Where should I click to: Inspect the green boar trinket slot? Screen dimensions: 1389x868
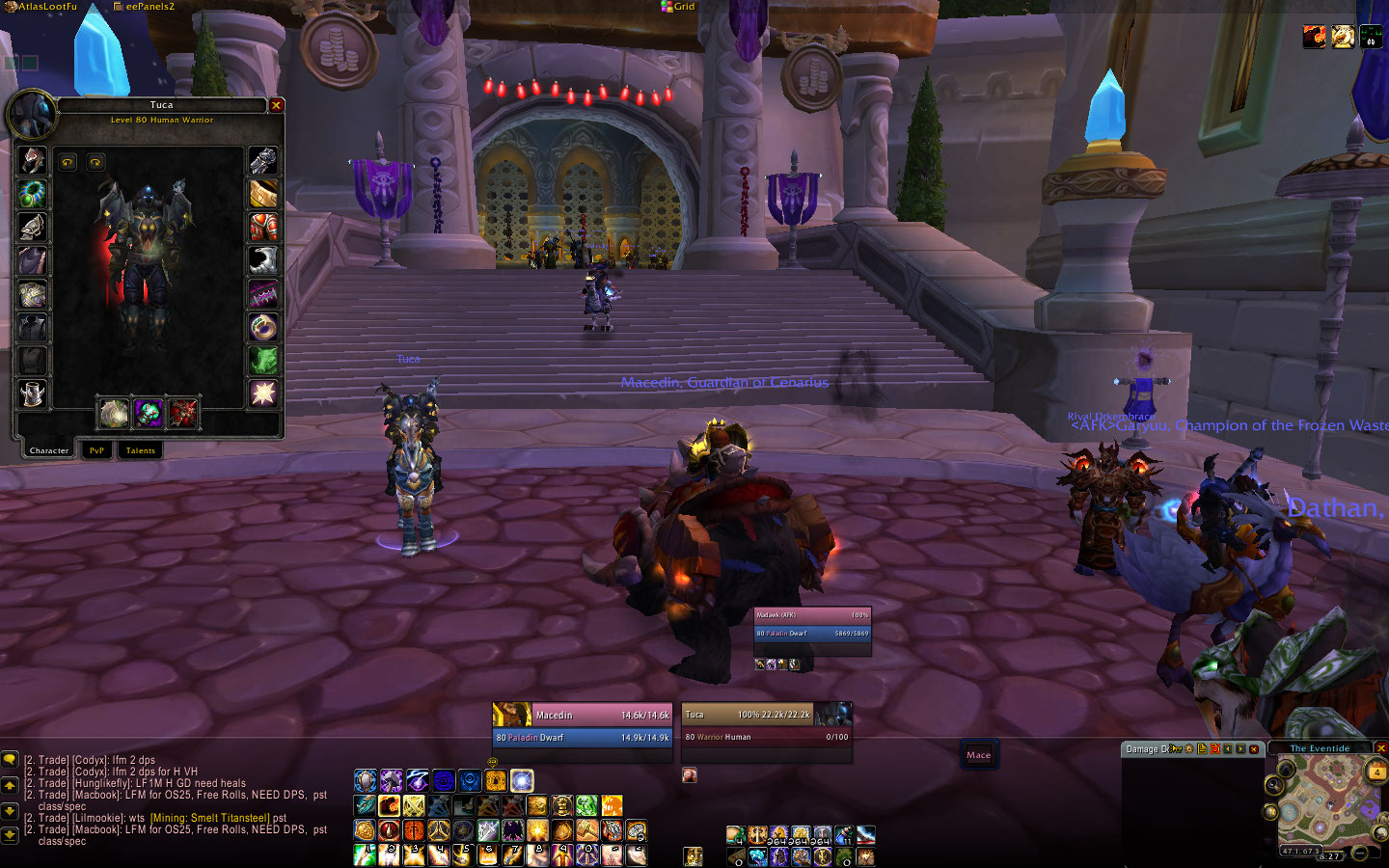tap(263, 360)
